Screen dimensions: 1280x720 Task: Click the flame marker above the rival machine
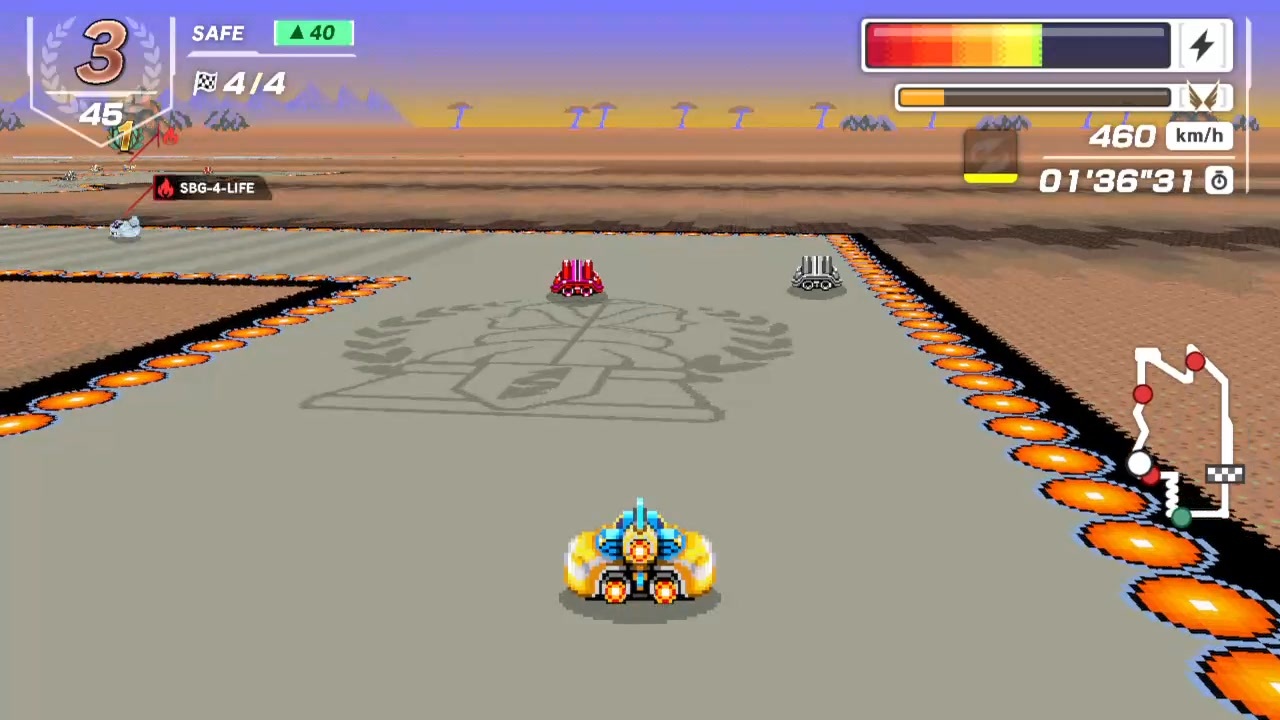(168, 138)
